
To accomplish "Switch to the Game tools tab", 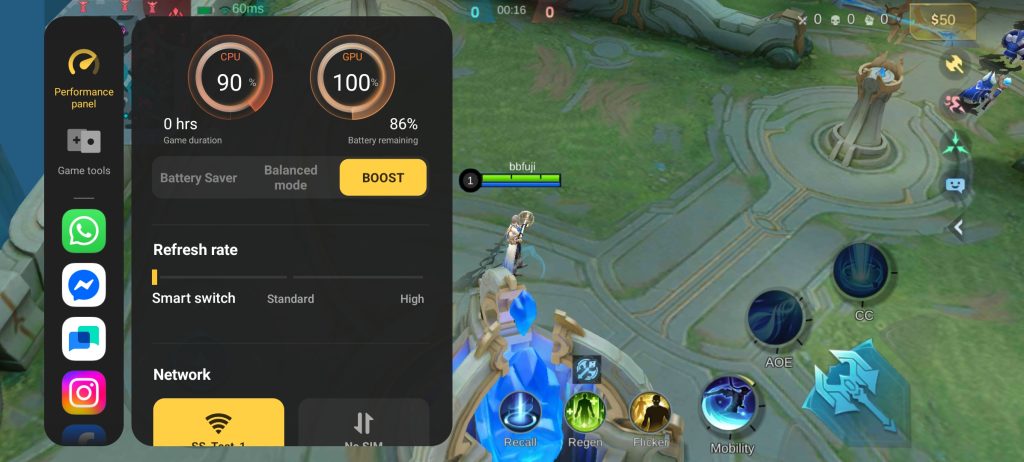I will (84, 151).
